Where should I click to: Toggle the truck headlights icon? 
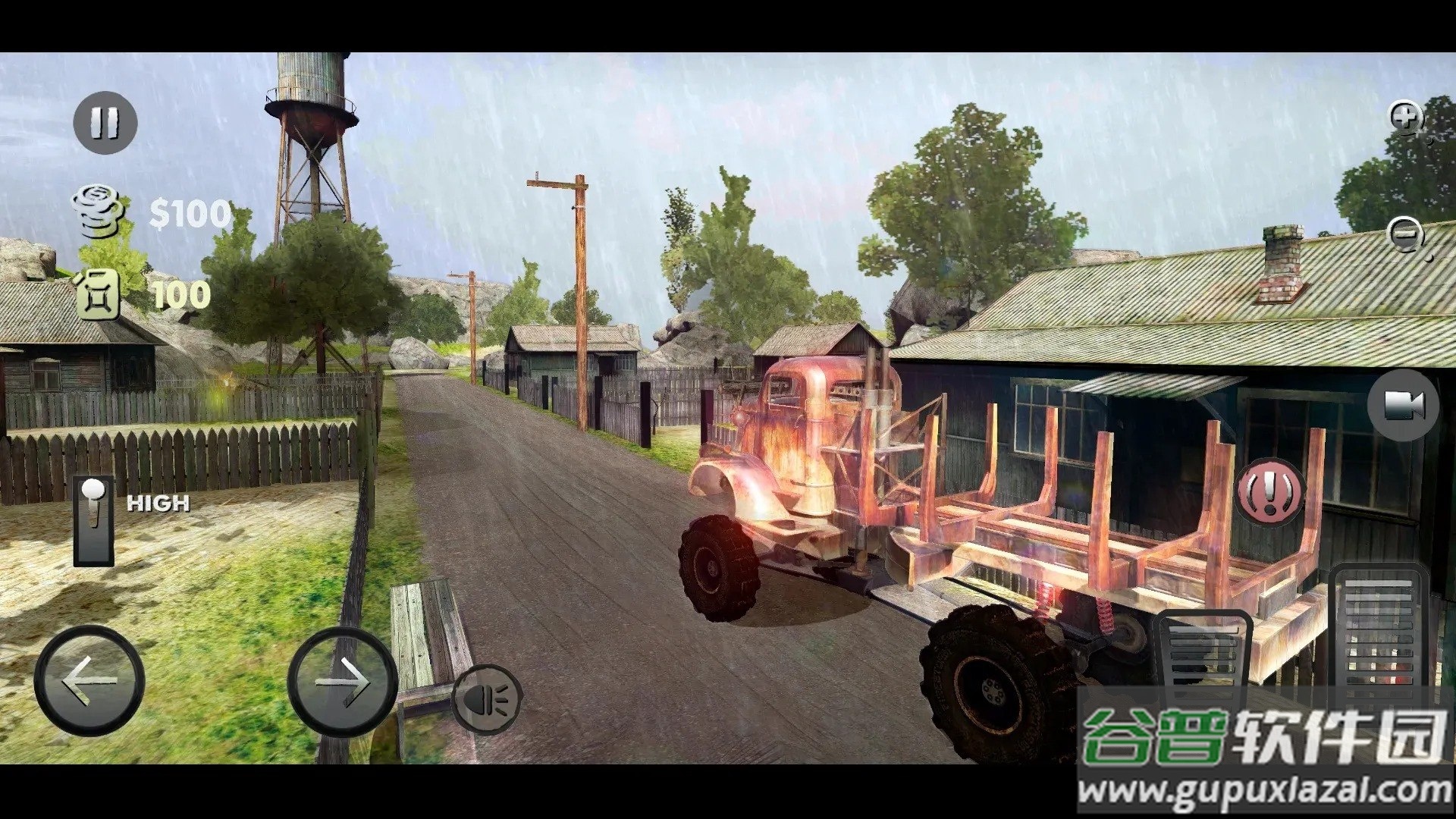coord(486,699)
